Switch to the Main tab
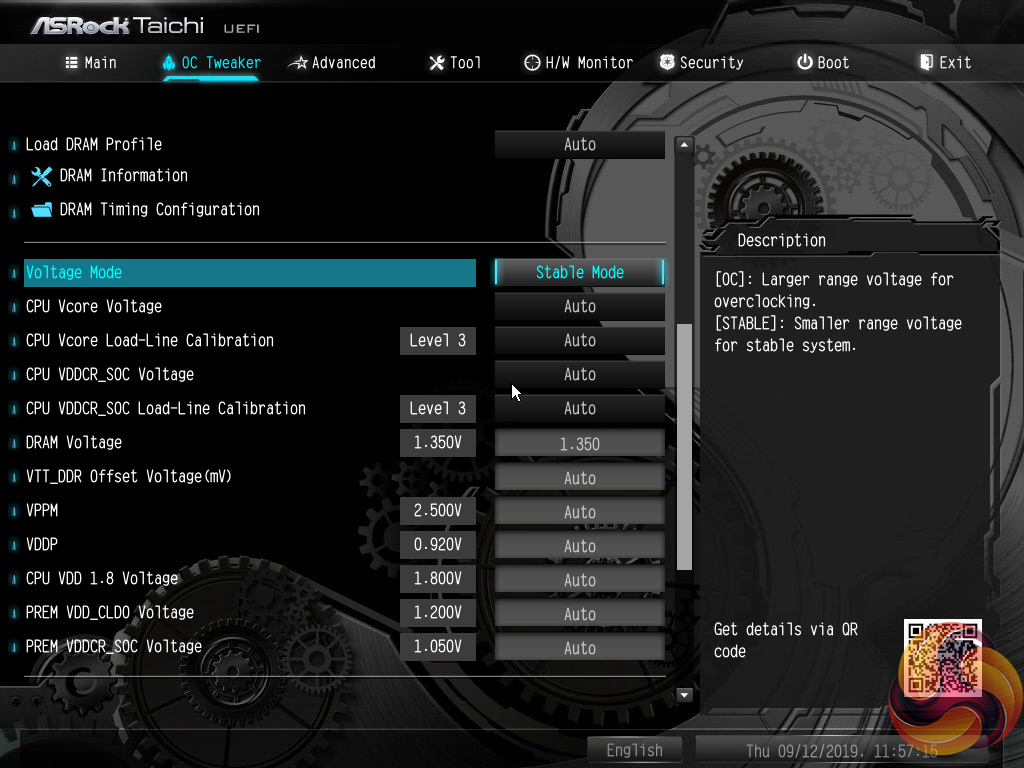1024x768 pixels. pyautogui.click(x=91, y=62)
